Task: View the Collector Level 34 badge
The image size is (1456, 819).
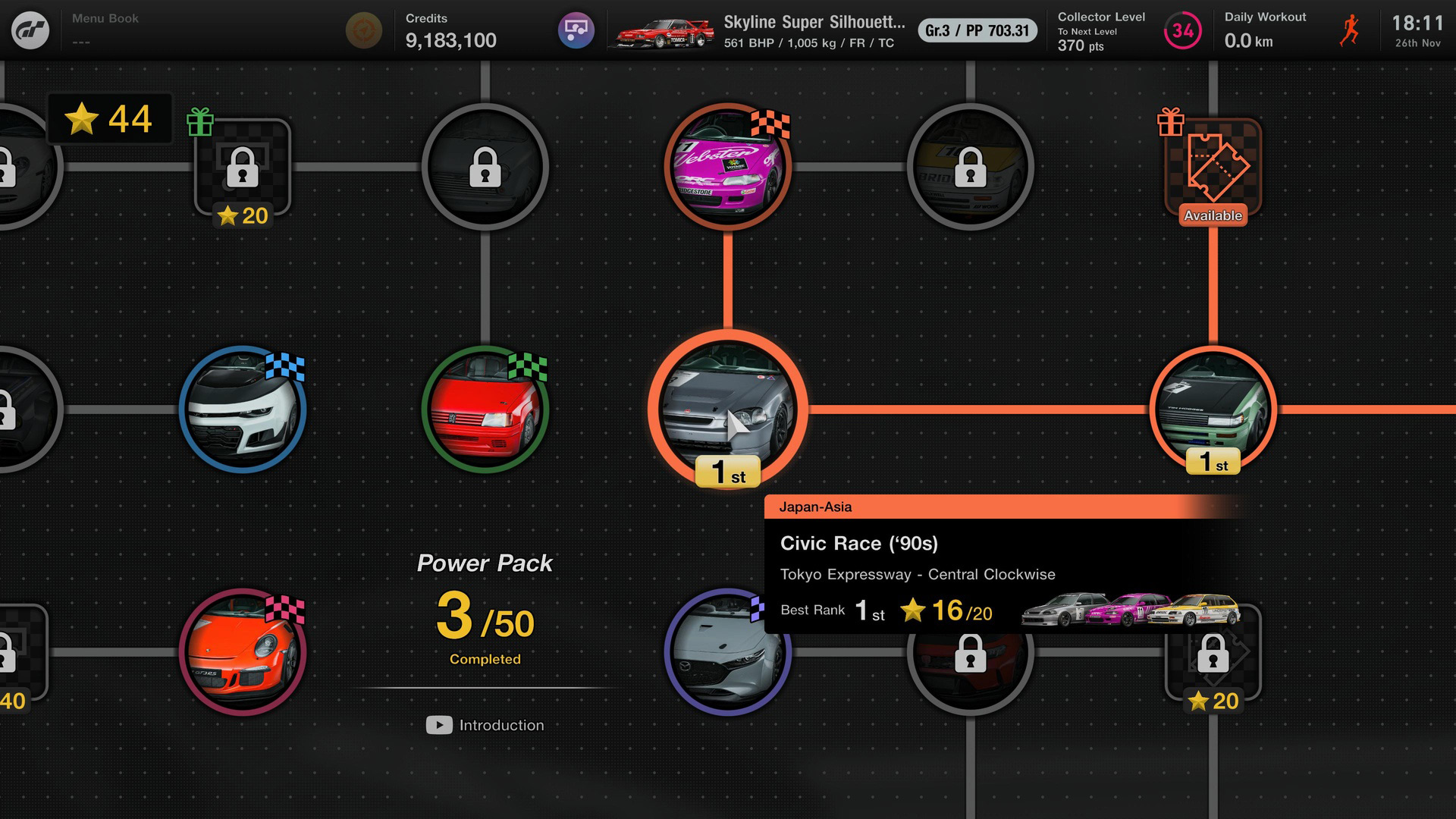Action: (x=1182, y=30)
